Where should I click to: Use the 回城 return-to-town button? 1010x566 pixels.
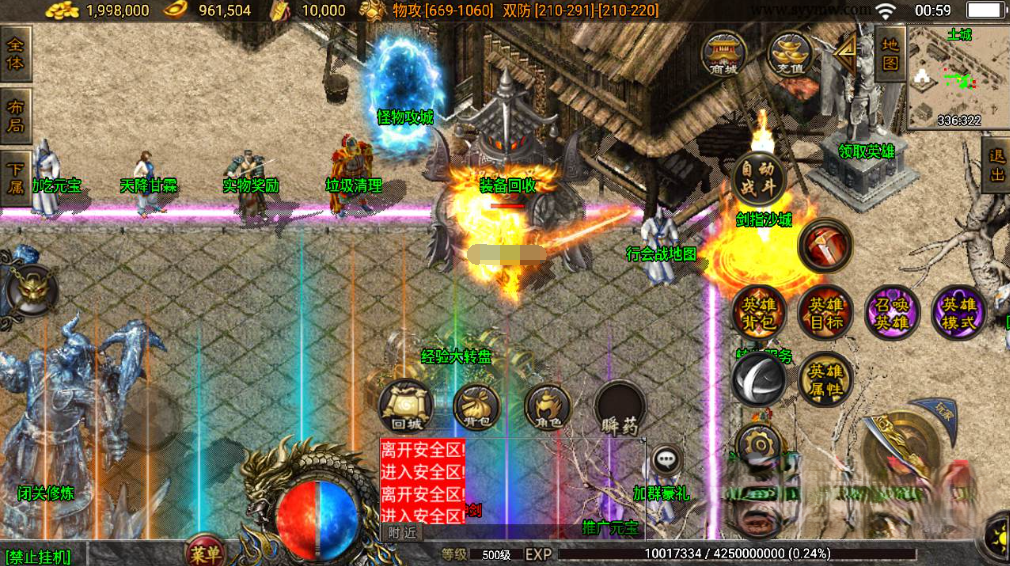(404, 405)
